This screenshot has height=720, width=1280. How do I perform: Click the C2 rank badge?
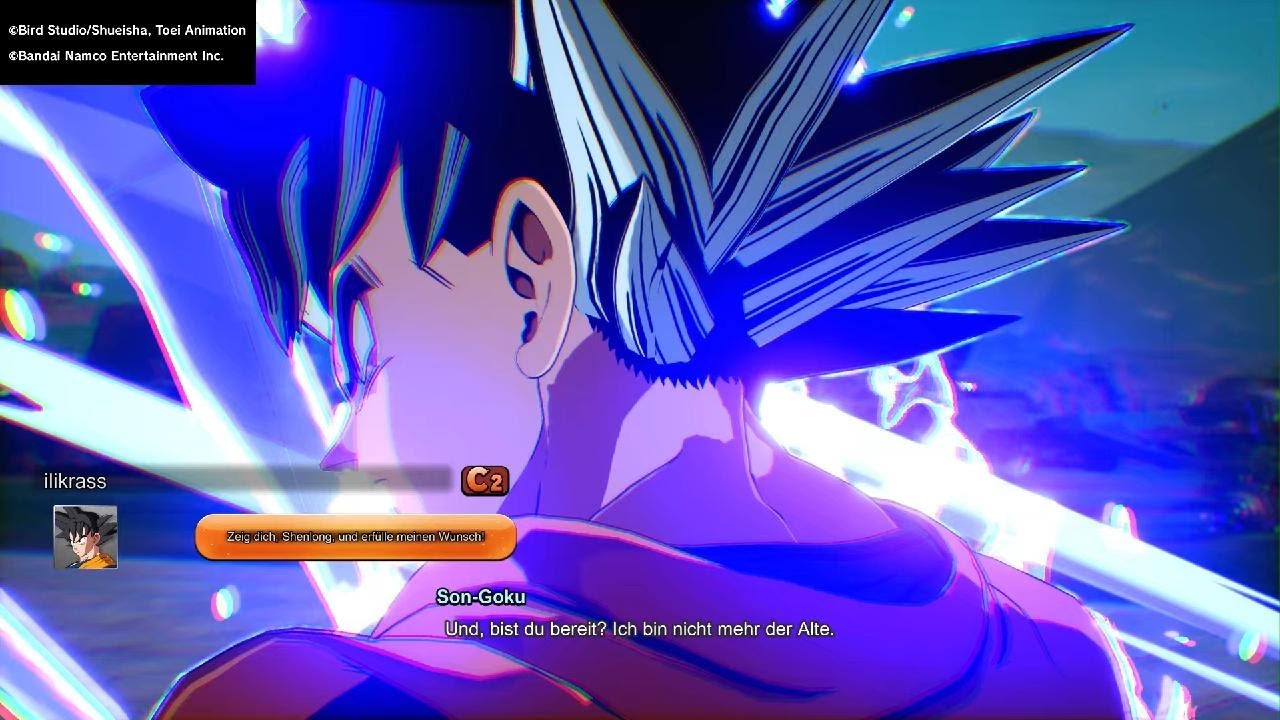pos(485,481)
